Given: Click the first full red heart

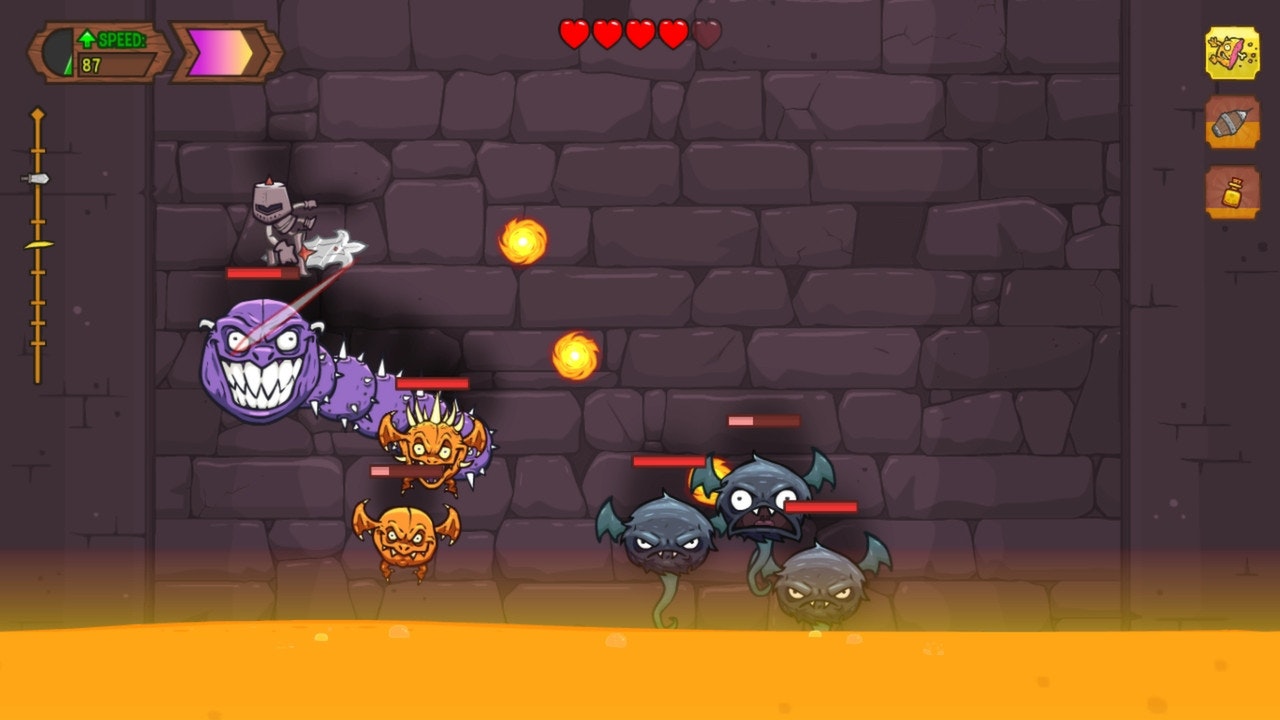Looking at the screenshot, I should 572,32.
